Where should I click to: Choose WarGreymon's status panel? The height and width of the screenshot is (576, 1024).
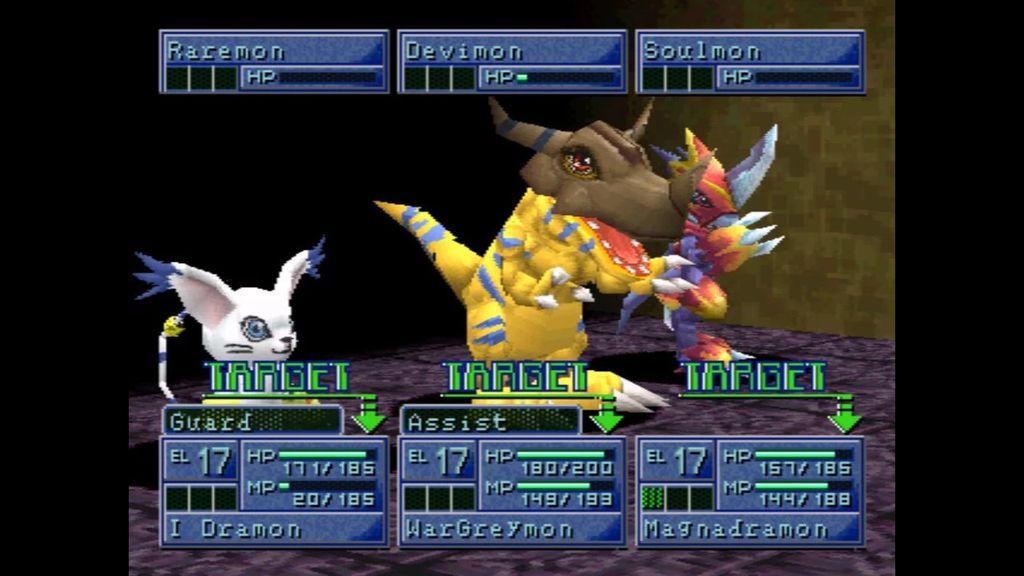(512, 491)
